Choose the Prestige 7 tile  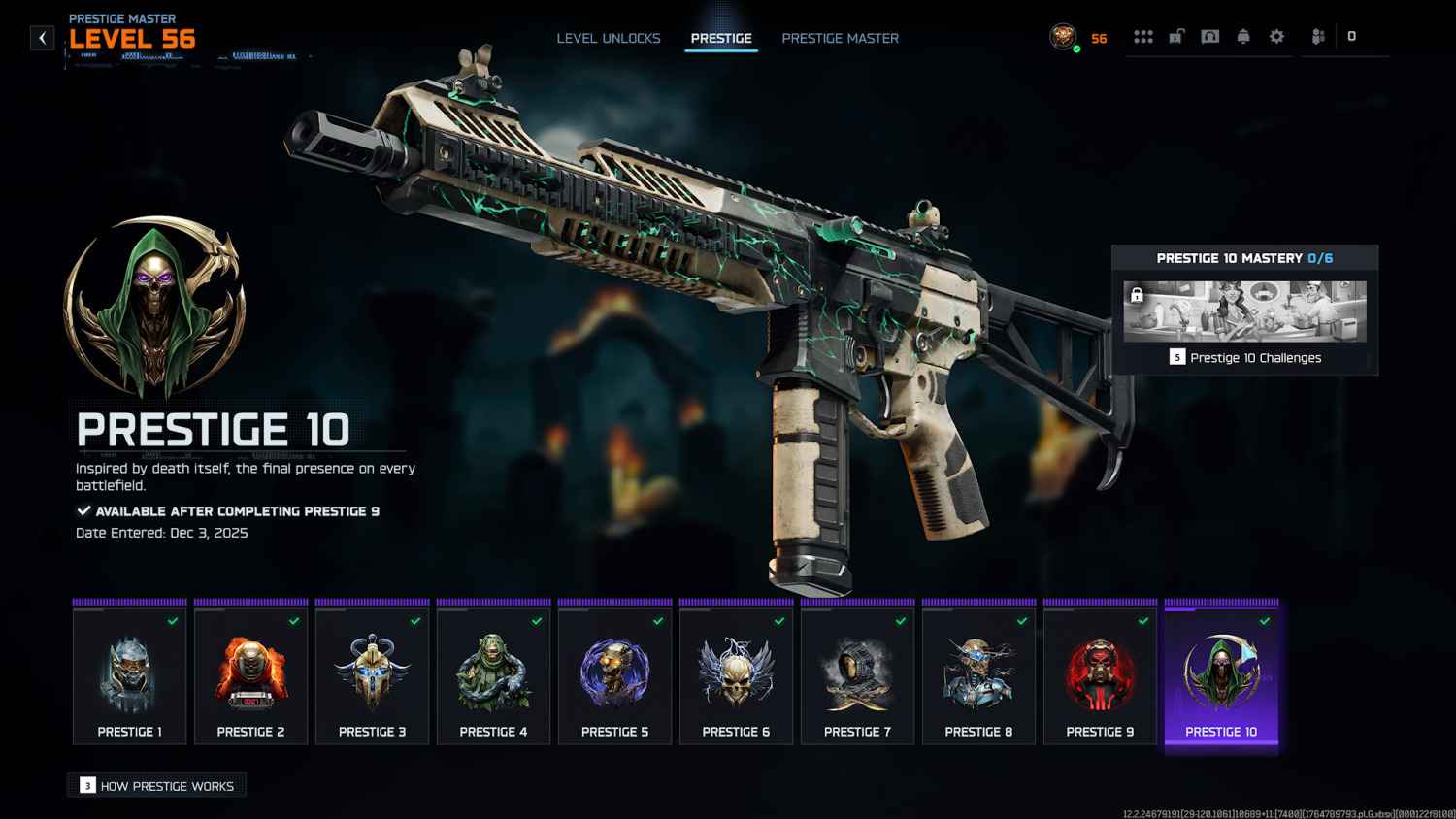[x=858, y=675]
